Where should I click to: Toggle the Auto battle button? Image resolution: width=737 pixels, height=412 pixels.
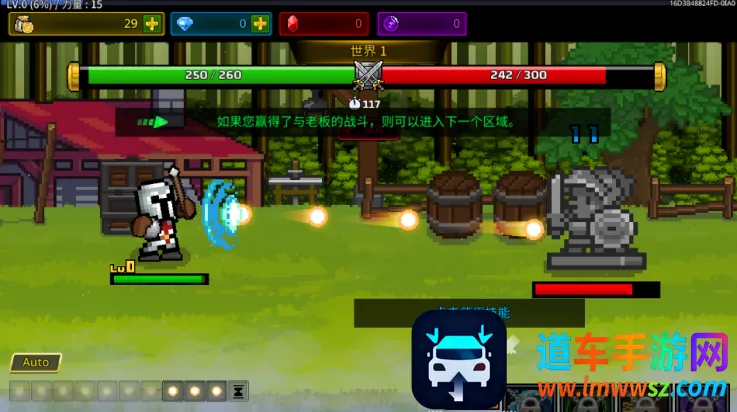36,362
